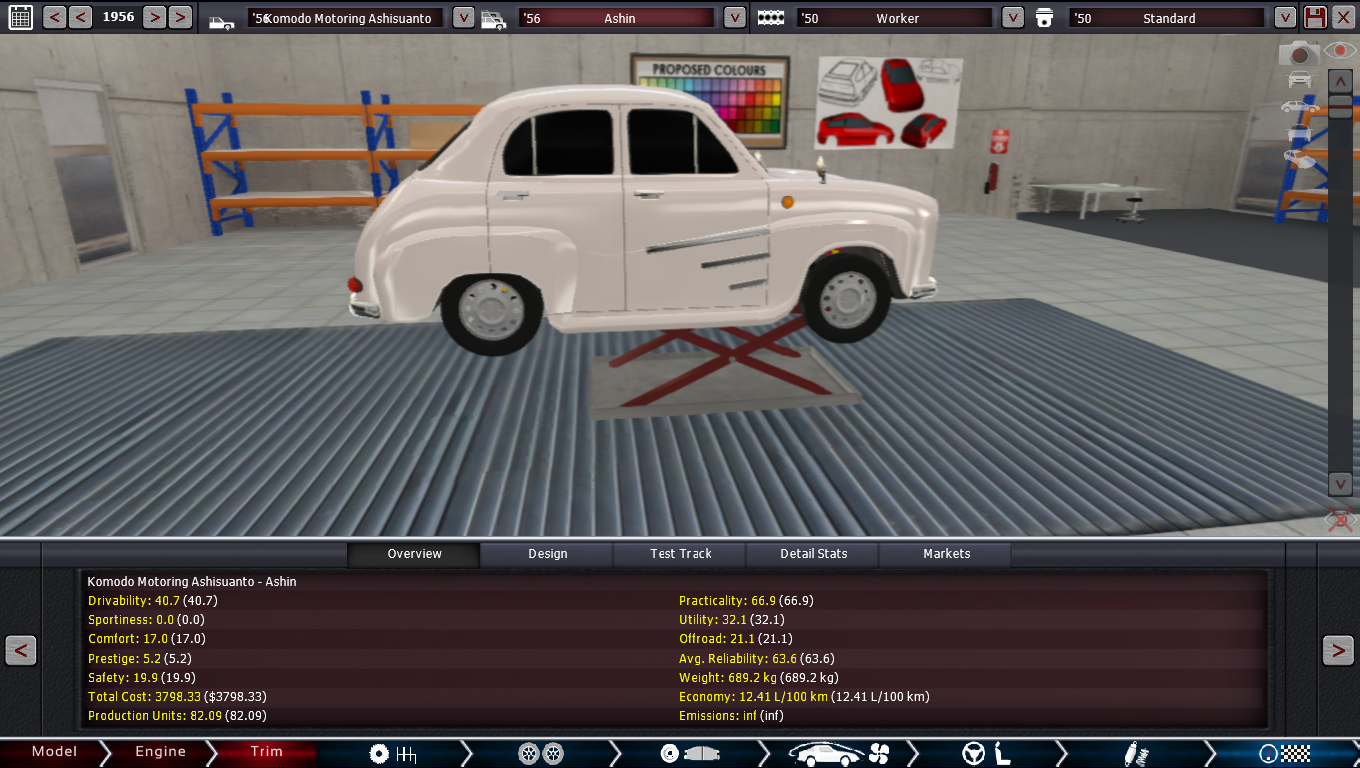Open the wheels and tires step
Image resolution: width=1360 pixels, height=768 pixels.
[541, 753]
